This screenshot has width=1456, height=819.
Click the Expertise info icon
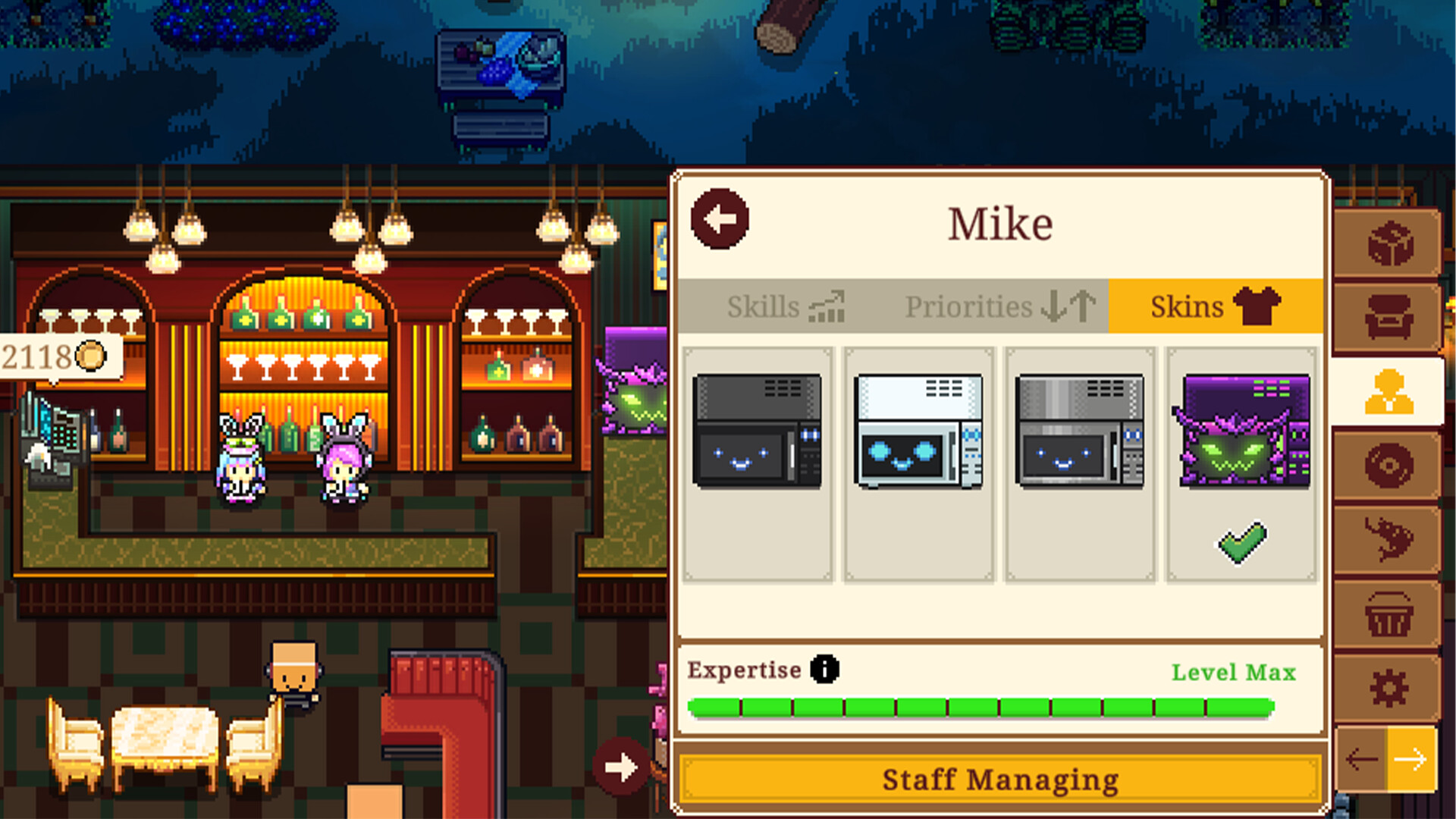point(824,670)
